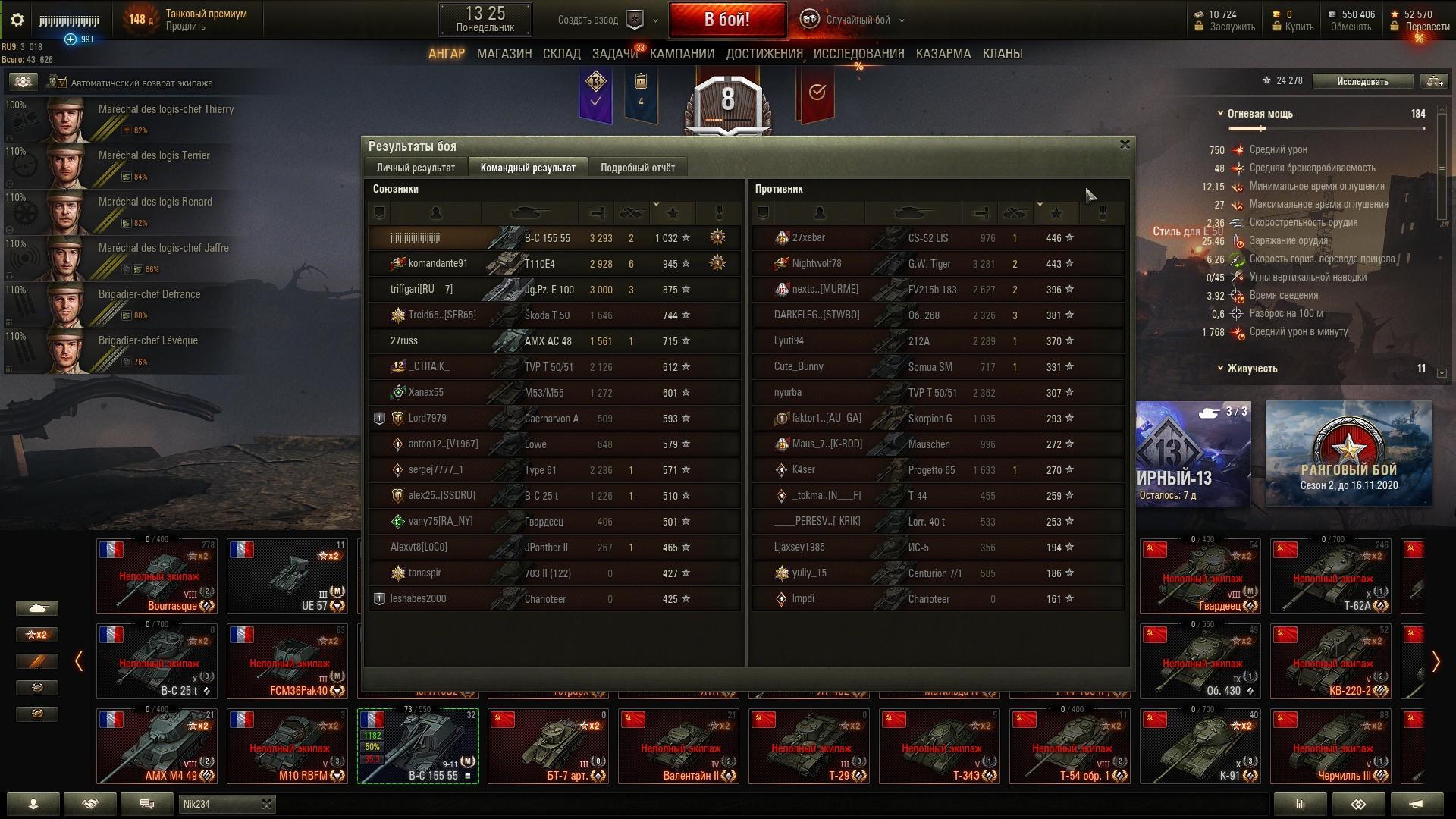Image resolution: width=1456 pixels, height=819 pixels.
Task: Open the ДОСТИЖЕНИЯ page
Action: point(764,54)
